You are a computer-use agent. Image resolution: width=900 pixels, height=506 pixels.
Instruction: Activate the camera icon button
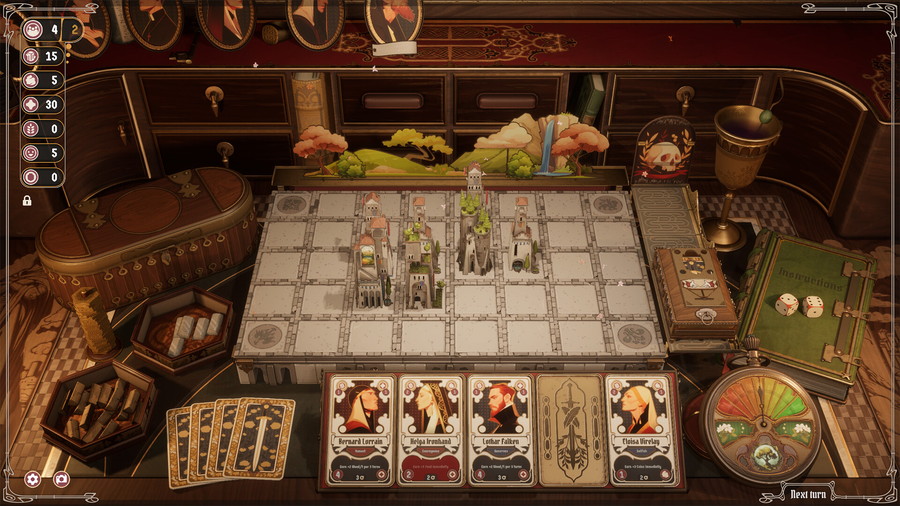[x=61, y=479]
